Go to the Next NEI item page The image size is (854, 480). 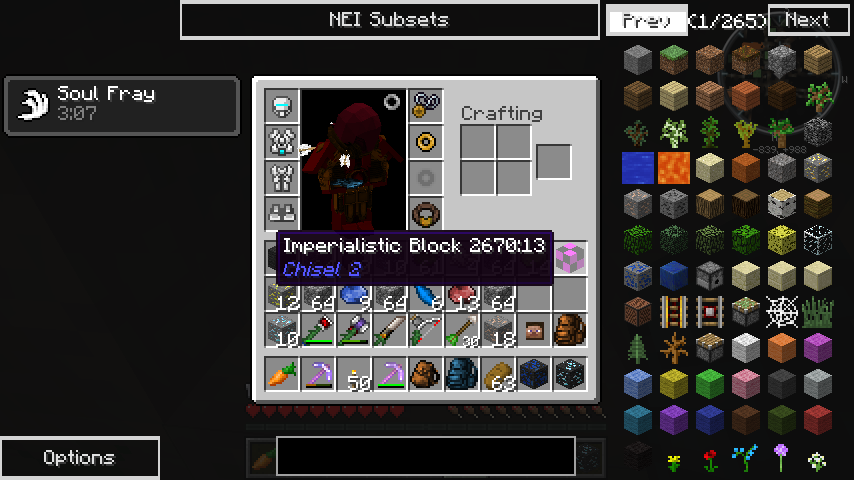807,20
